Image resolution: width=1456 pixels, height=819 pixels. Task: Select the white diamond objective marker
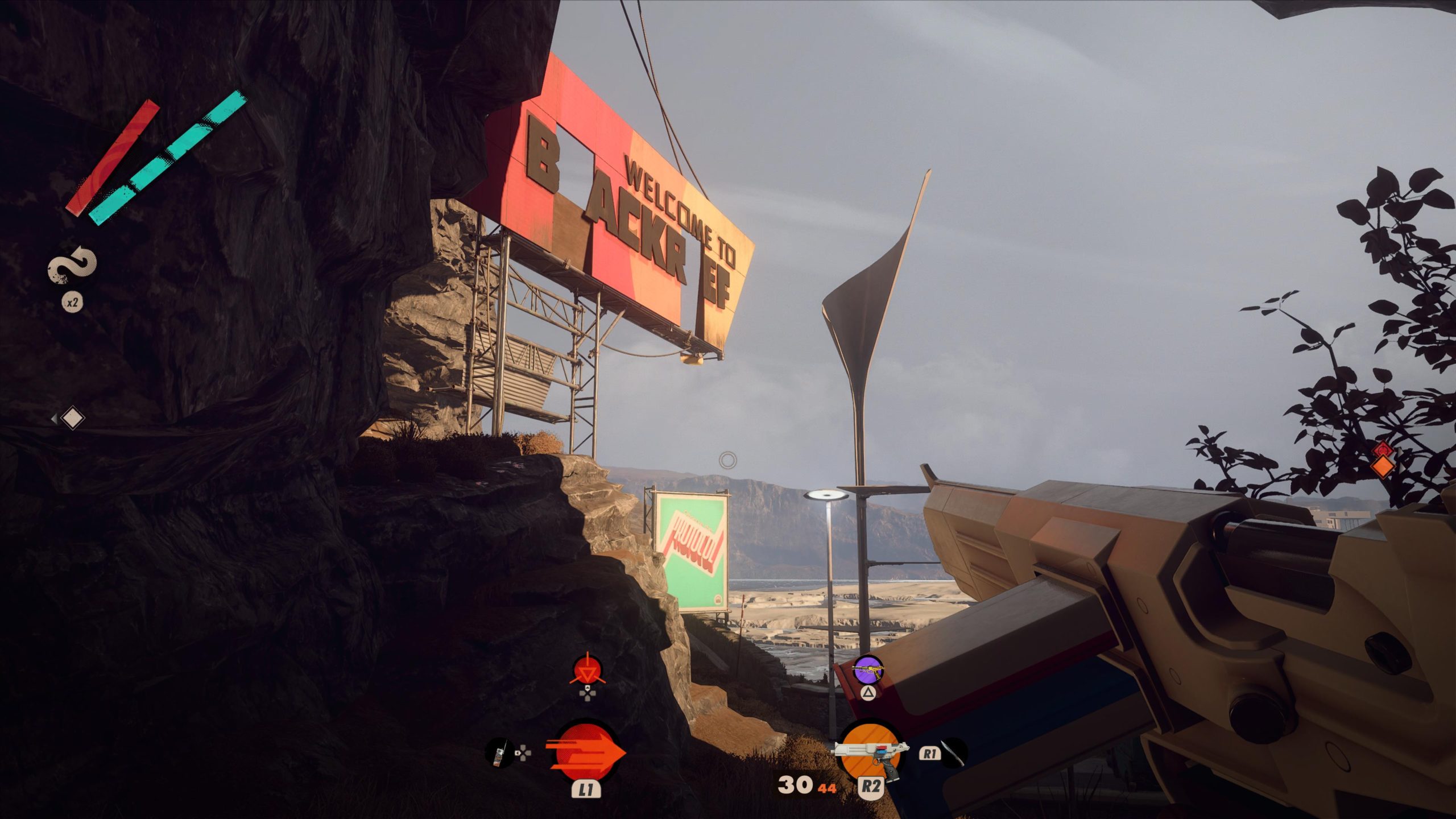72,419
